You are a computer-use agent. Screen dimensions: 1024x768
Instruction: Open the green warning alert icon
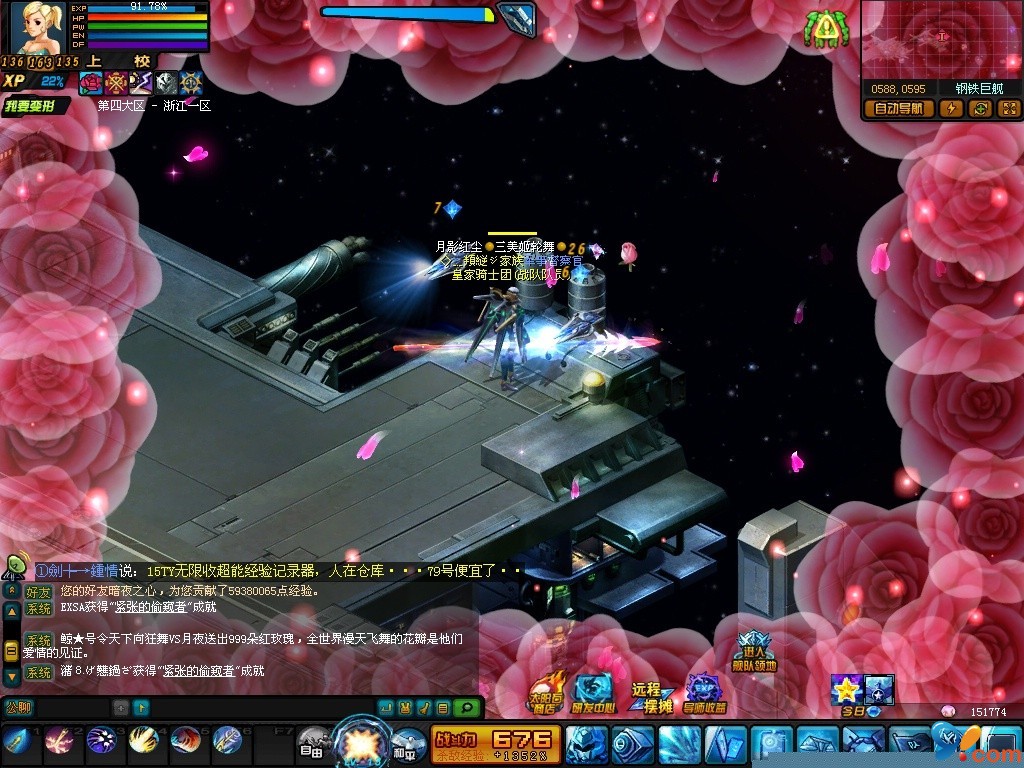pyautogui.click(x=824, y=30)
